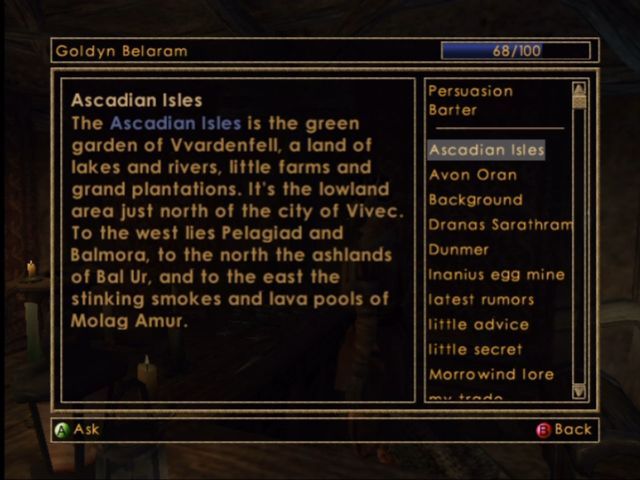Select the latest rumors topic
640x480 pixels.
coord(481,300)
